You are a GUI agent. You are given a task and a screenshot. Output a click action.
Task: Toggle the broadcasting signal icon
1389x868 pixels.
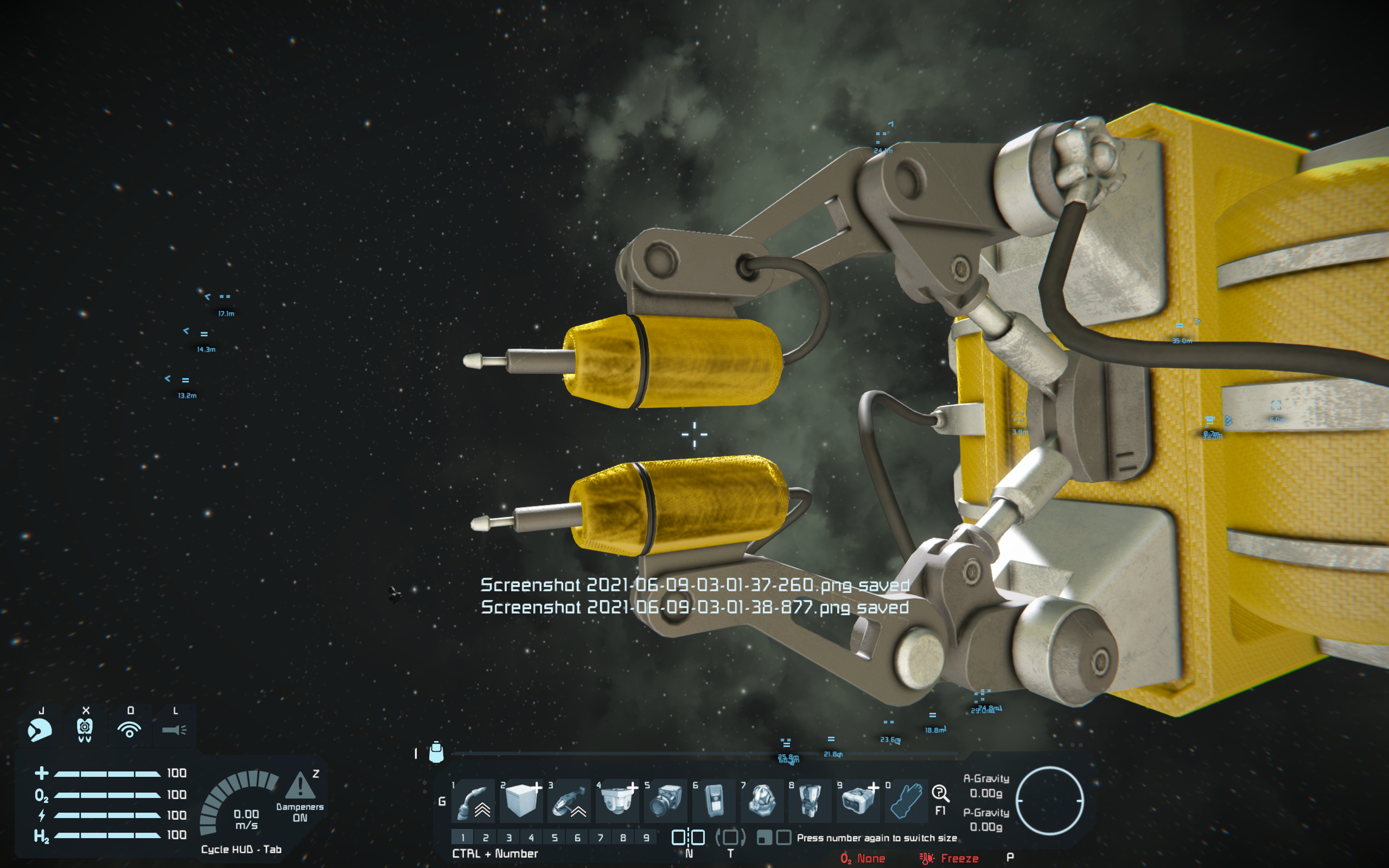[130, 730]
